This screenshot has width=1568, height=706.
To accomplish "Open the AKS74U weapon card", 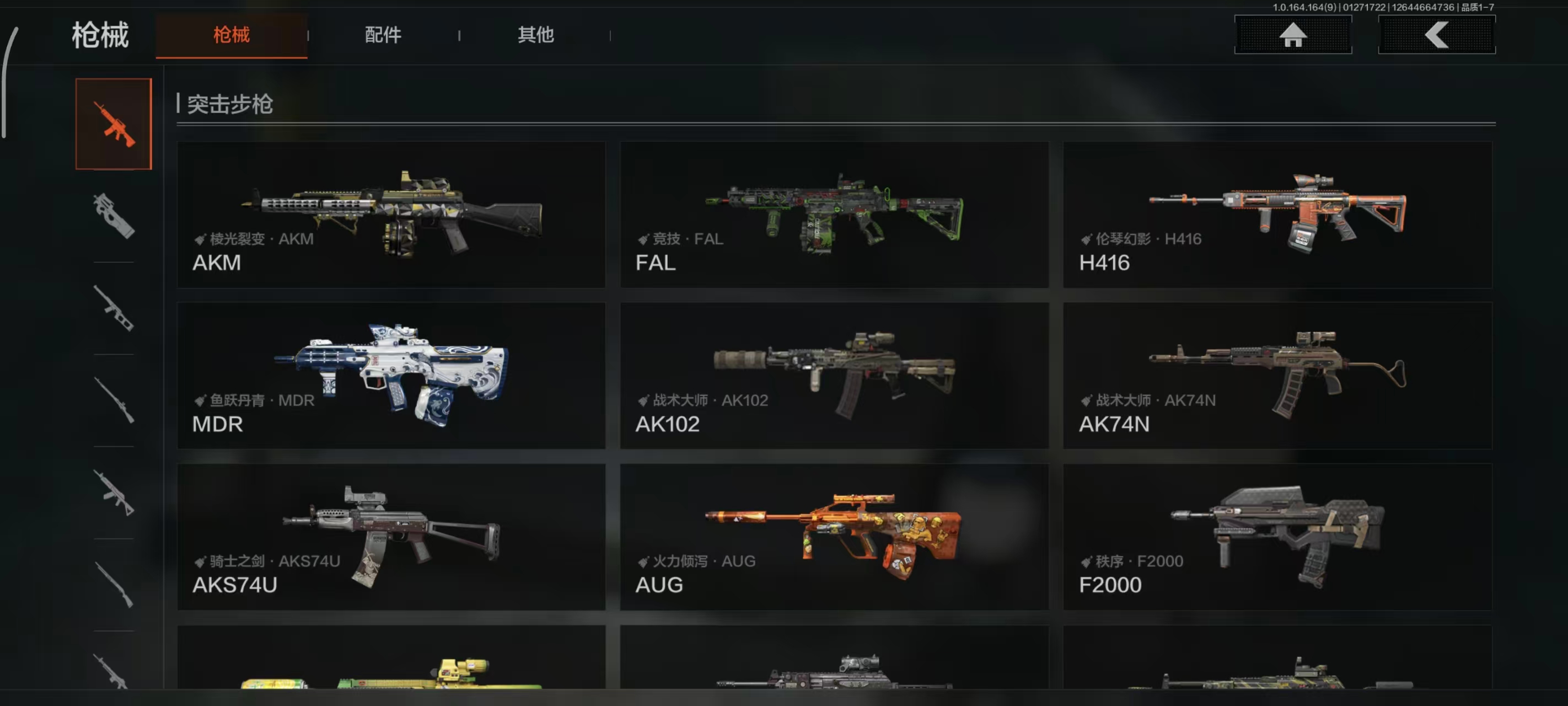I will 391,537.
